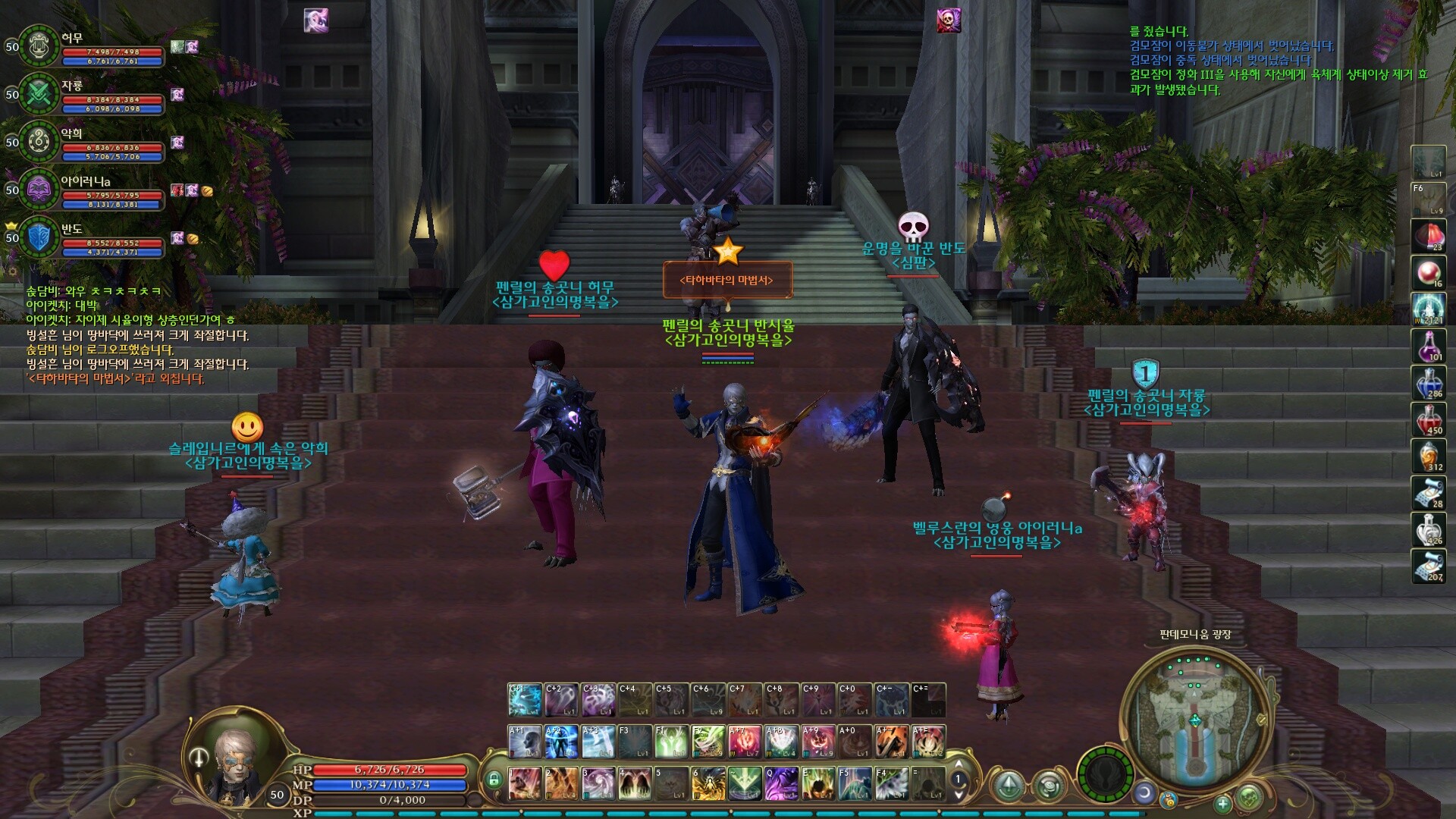Viewport: 1456px width, 819px height.
Task: Click the green plus button below minimap
Action: click(1222, 804)
